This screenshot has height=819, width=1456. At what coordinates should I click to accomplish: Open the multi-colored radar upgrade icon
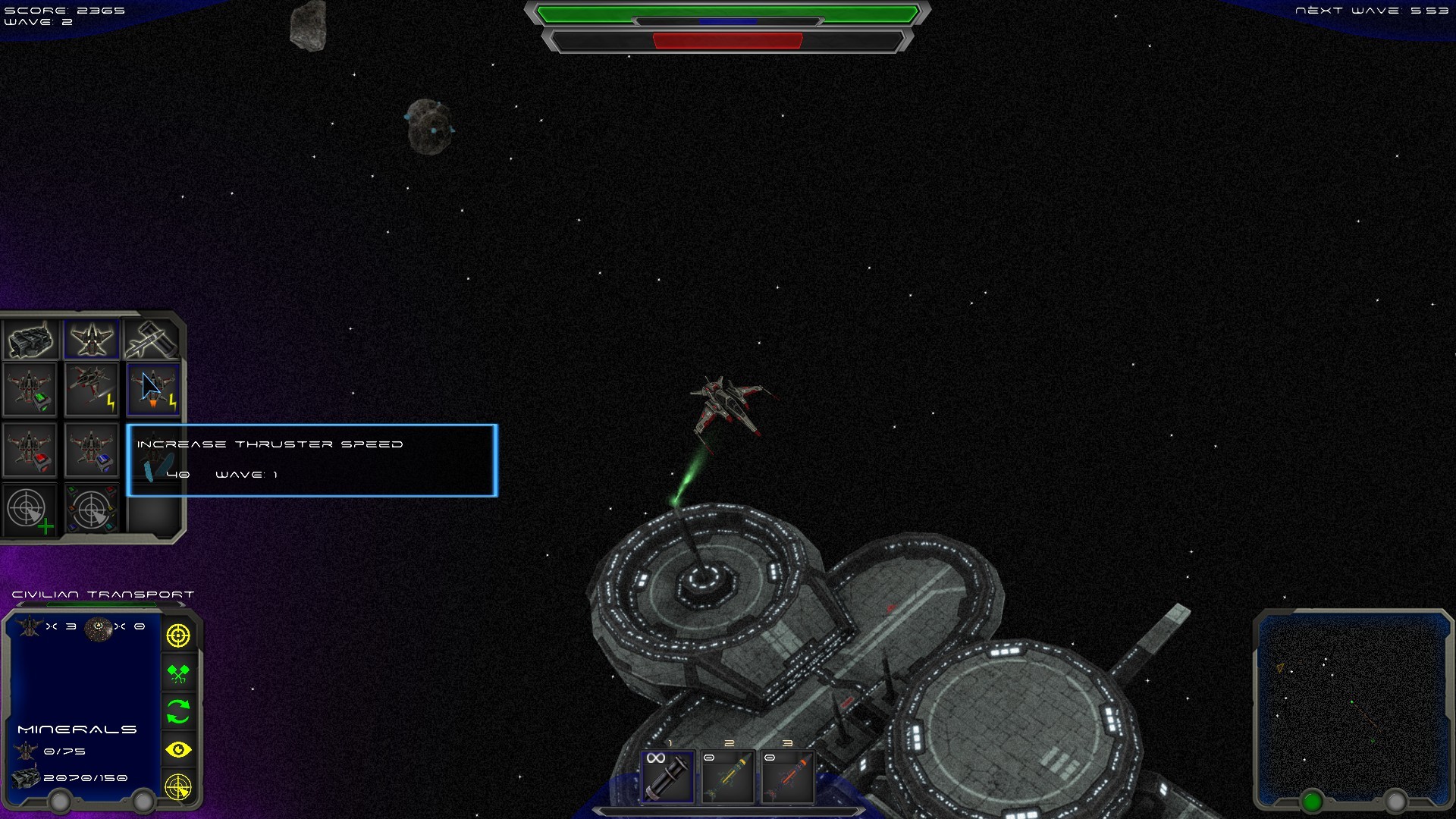(91, 509)
